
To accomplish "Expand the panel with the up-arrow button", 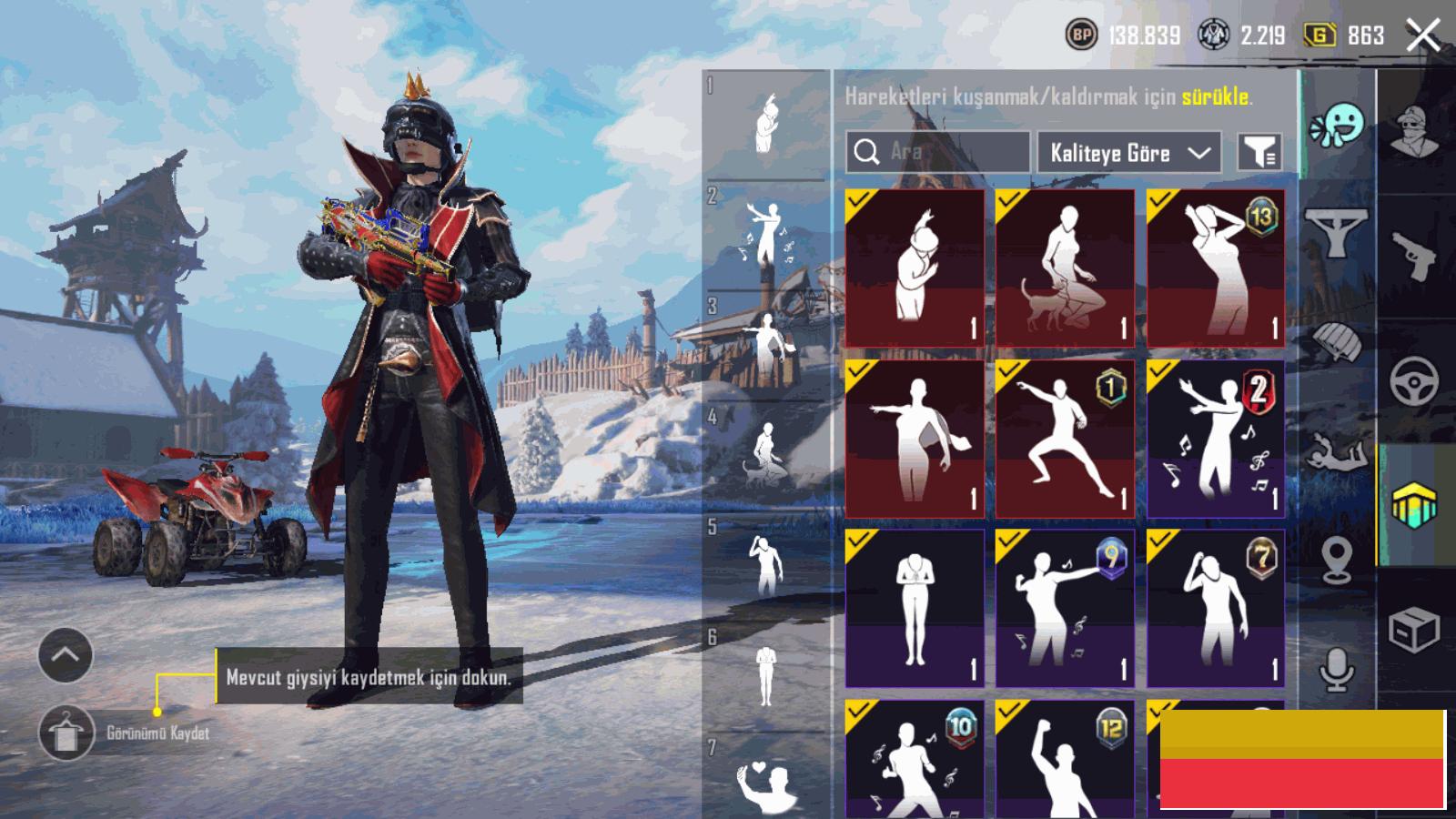I will (66, 655).
